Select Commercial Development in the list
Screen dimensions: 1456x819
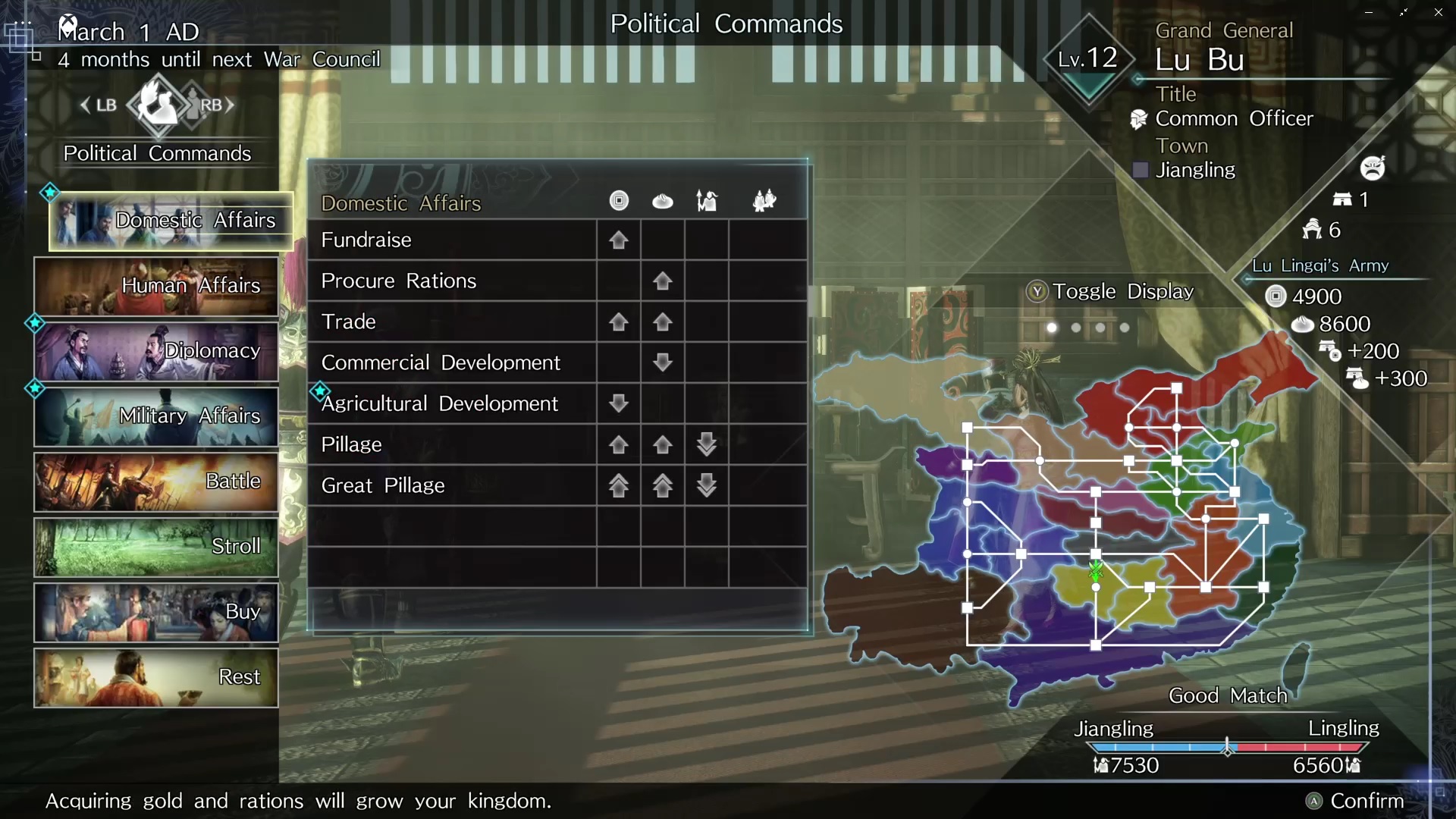[x=452, y=363]
